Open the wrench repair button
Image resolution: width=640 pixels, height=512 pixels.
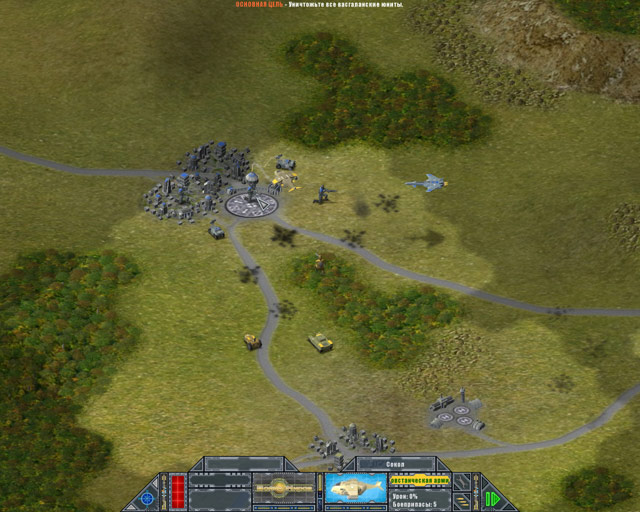[463, 481]
